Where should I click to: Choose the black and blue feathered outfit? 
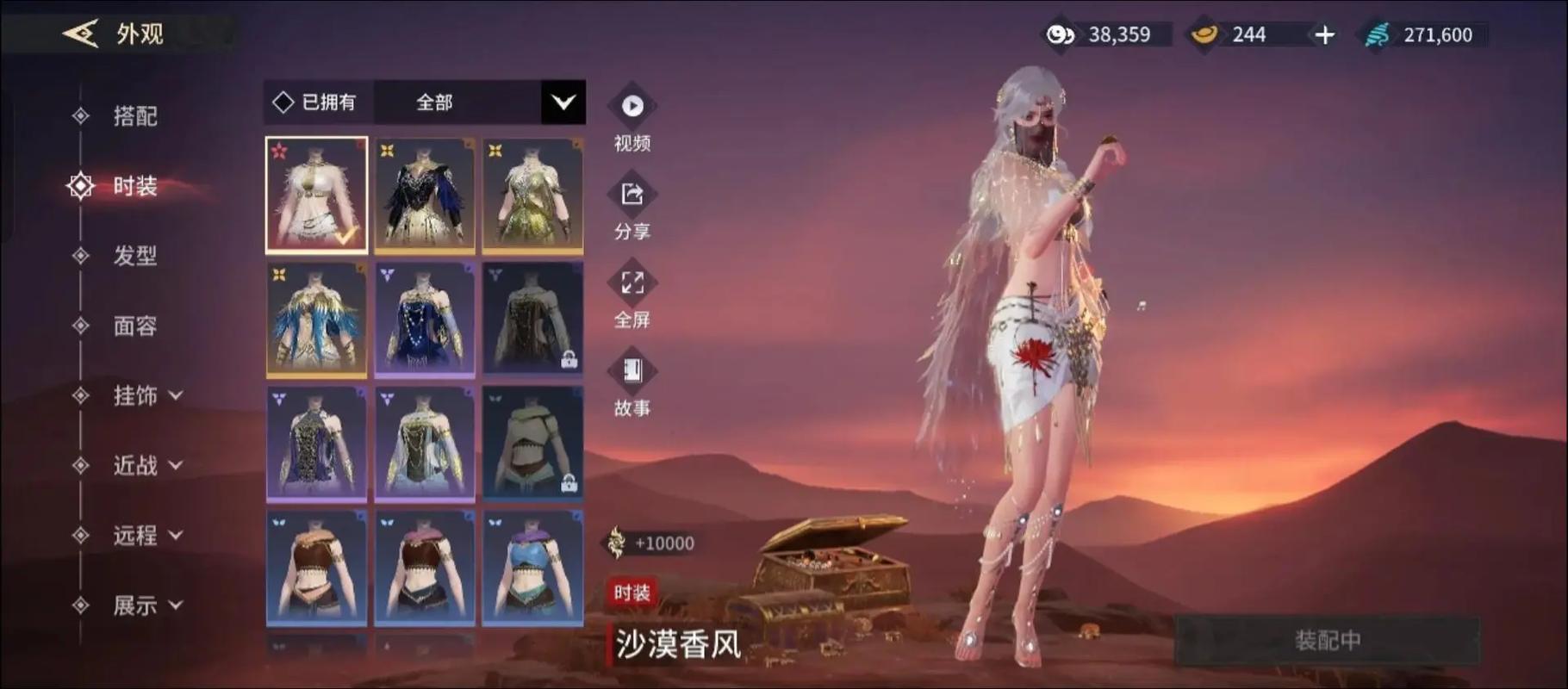tap(425, 196)
